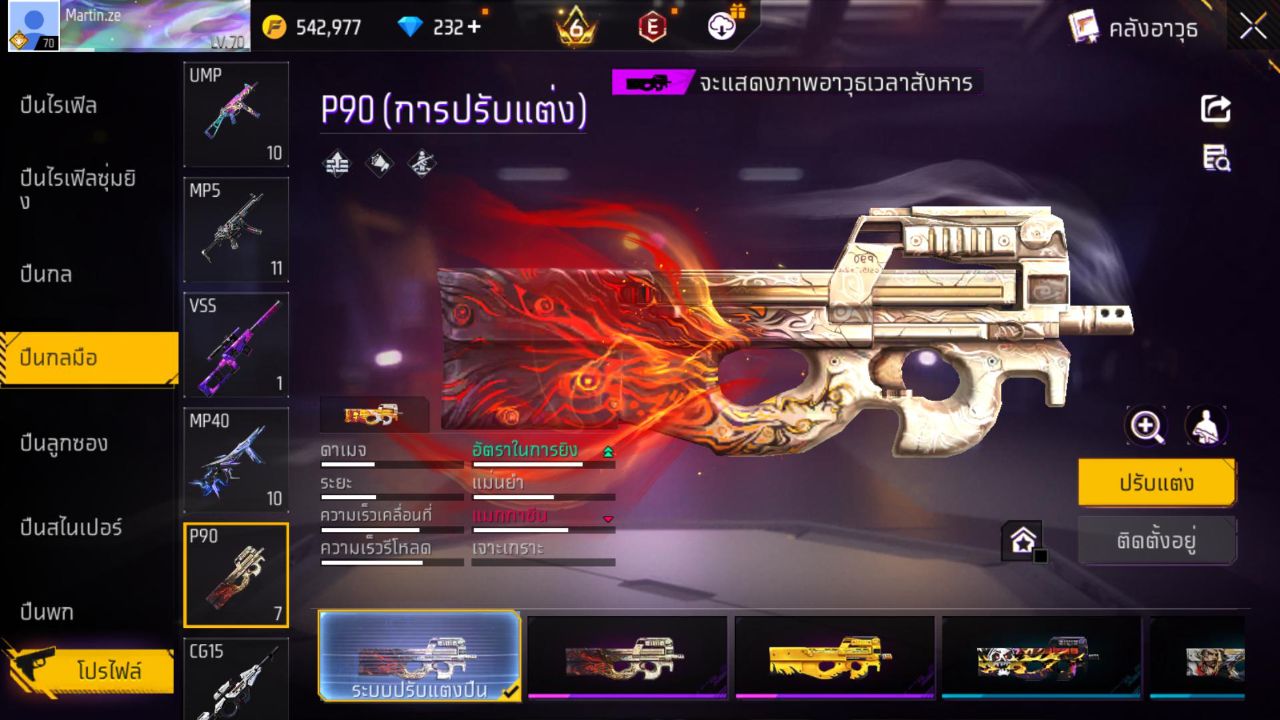Open the megaphone announcement icon below the title
This screenshot has width=1280, height=720.
point(379,163)
